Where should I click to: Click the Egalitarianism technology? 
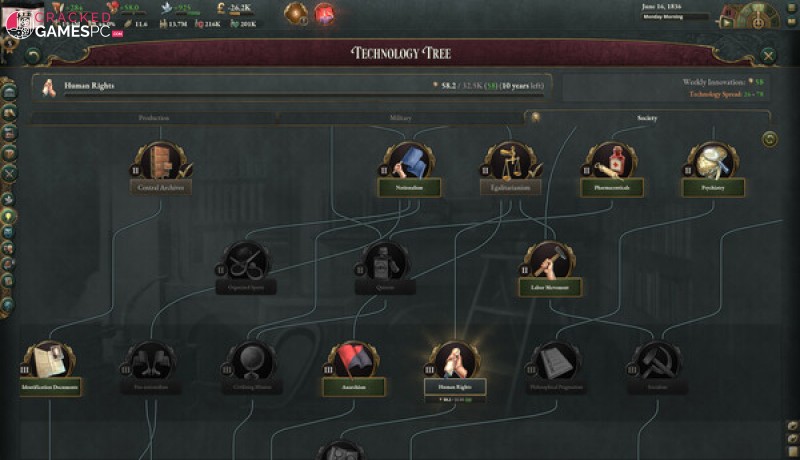[510, 166]
